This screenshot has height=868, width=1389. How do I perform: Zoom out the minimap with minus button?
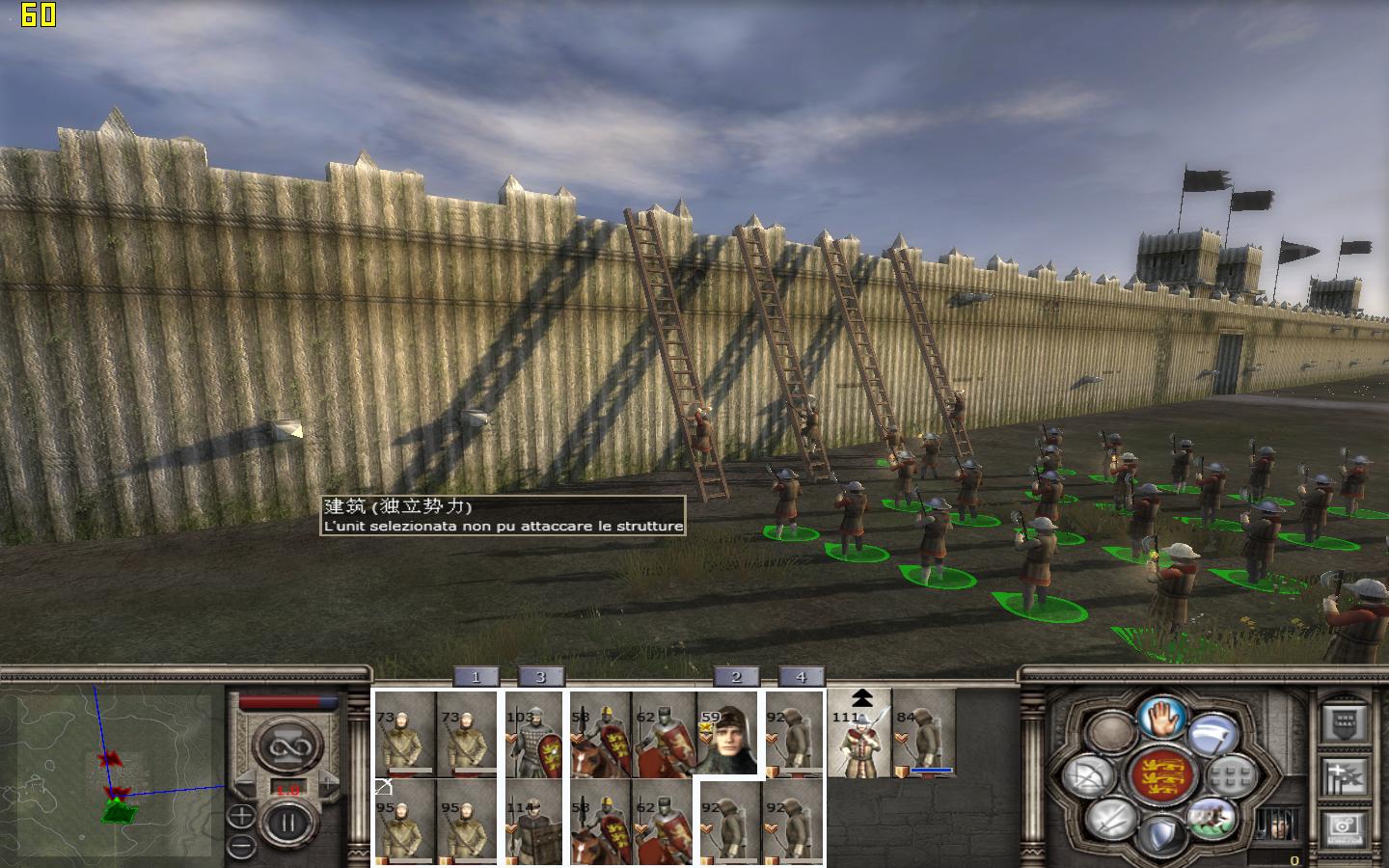pyautogui.click(x=241, y=846)
